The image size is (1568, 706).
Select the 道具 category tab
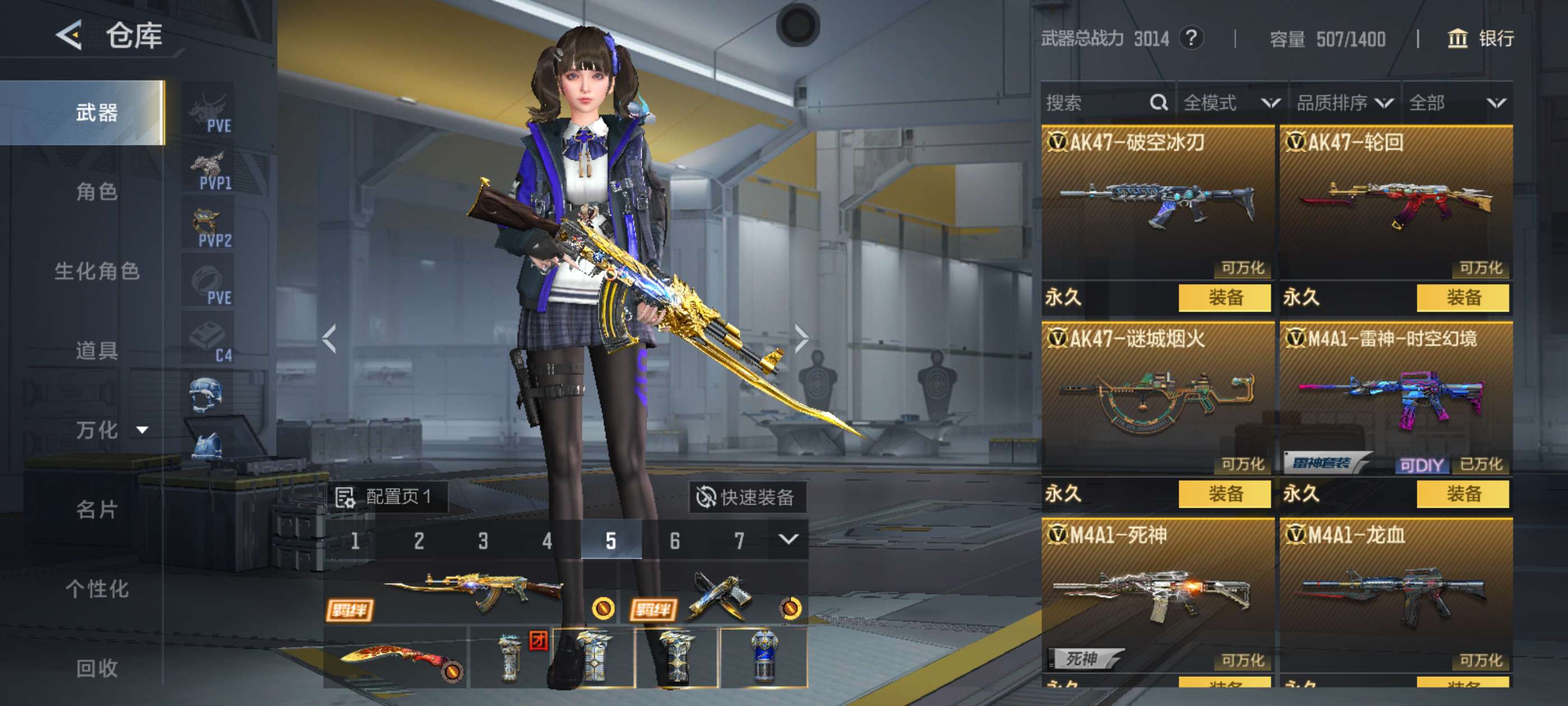[96, 350]
